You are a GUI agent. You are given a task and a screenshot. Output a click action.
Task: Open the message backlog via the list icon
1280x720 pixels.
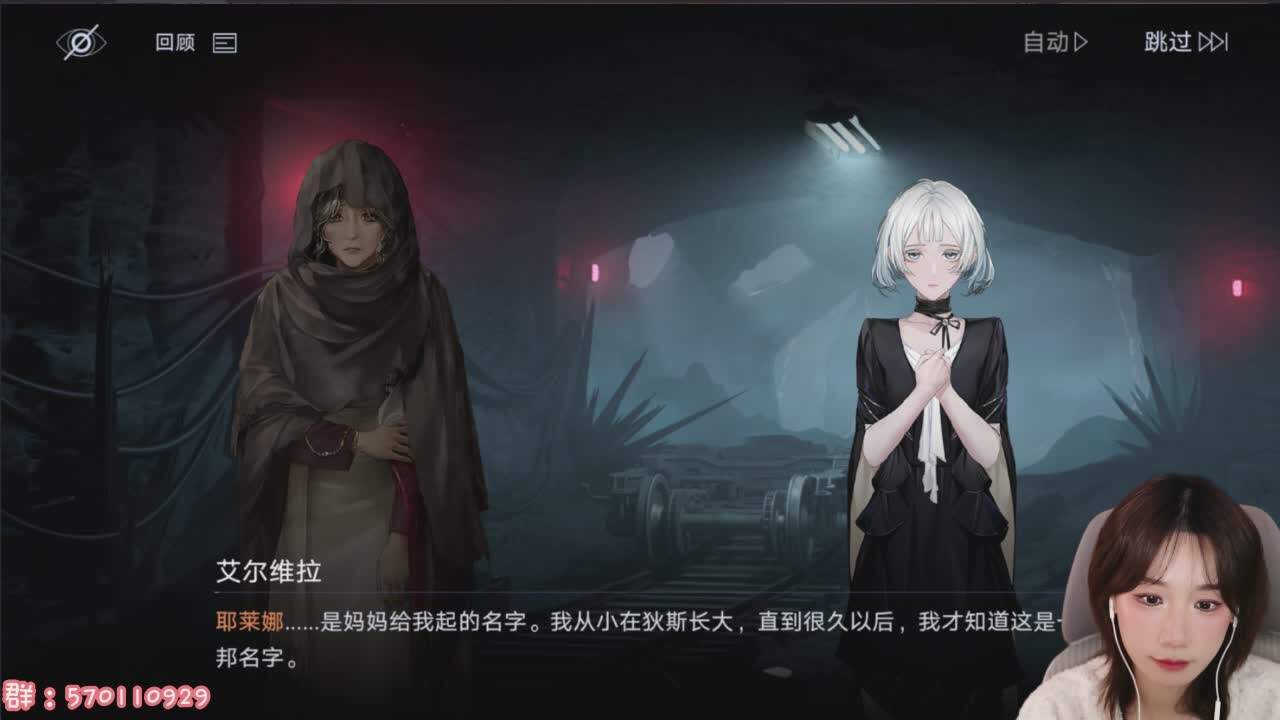click(x=225, y=44)
